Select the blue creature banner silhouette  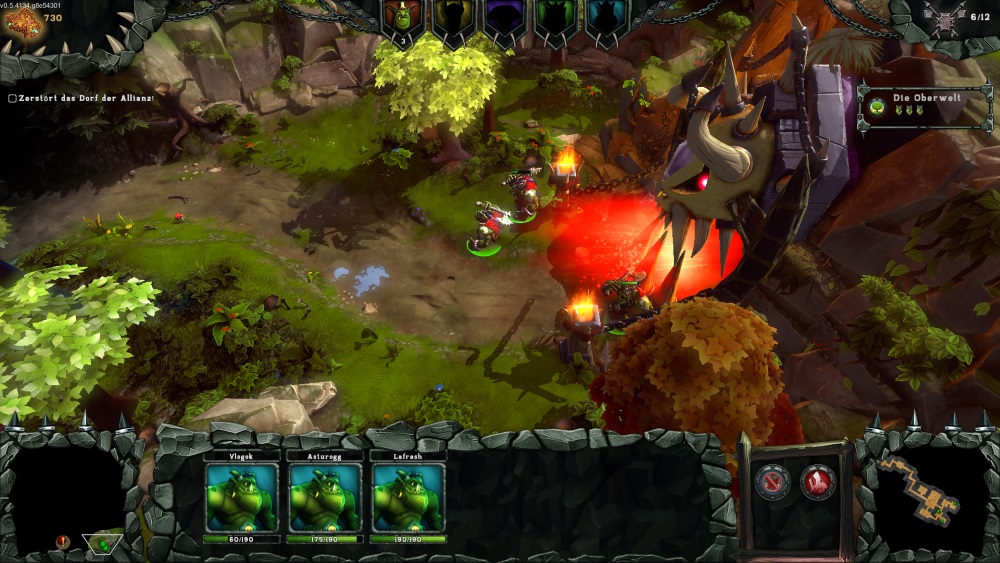pos(604,20)
